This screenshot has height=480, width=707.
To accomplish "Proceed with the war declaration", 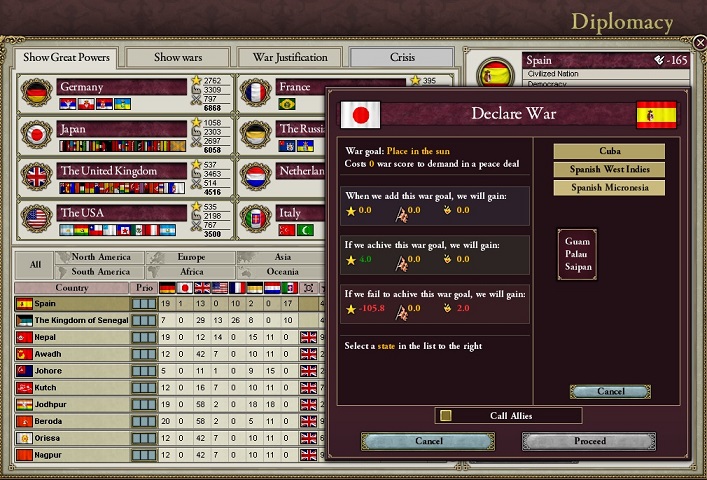I will coord(589,440).
